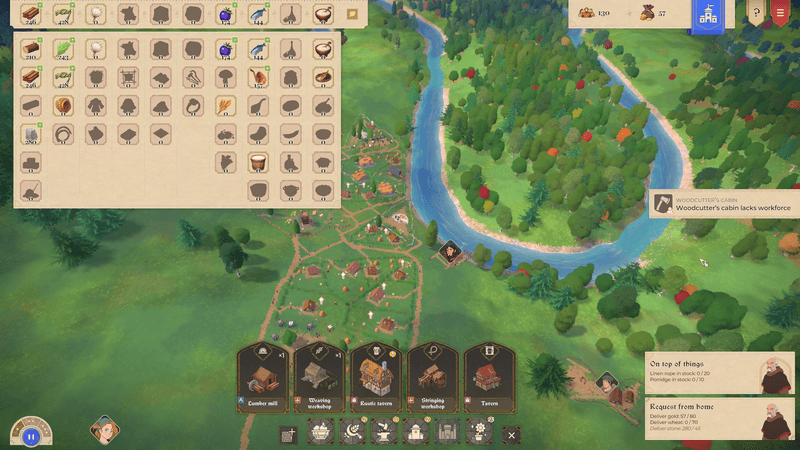Open the red hamburger main menu
Viewport: 800px width, 450px height.
781,14
